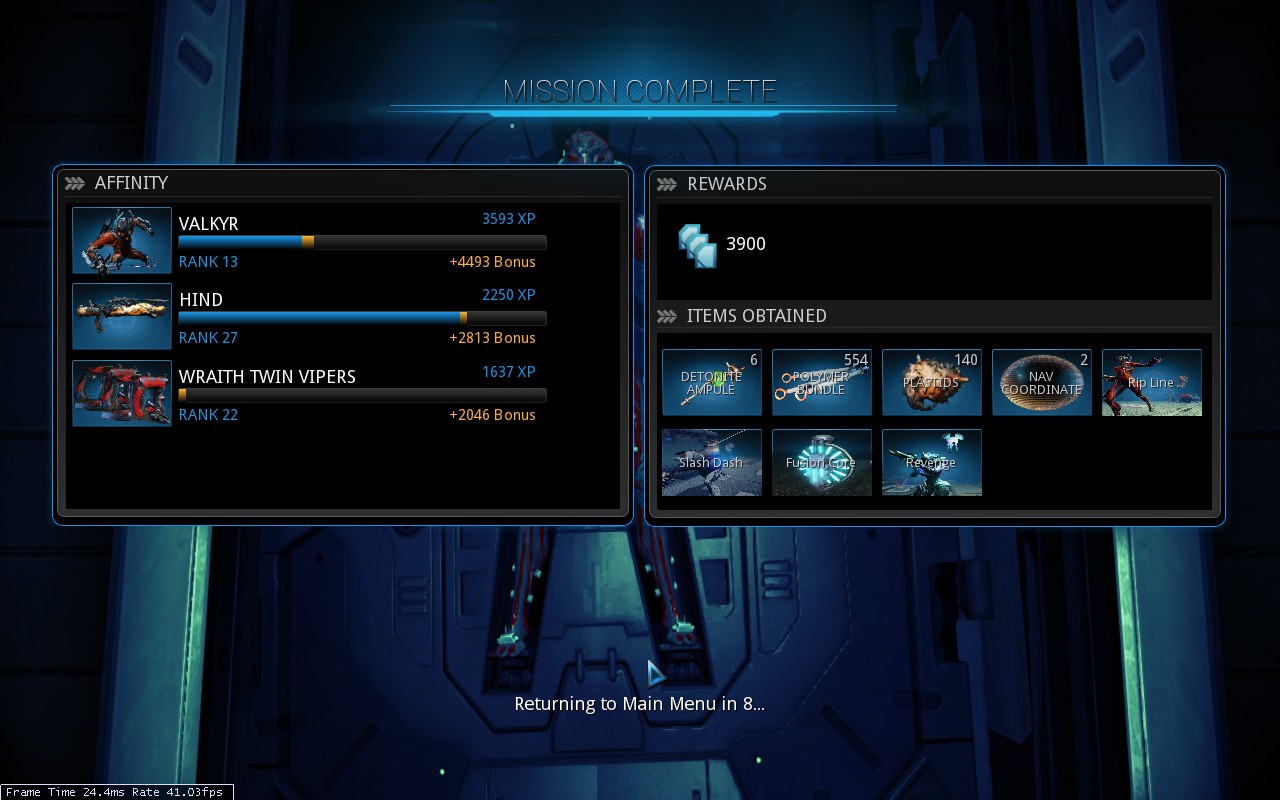The width and height of the screenshot is (1280, 800).
Task: Open the Rip Line mod tile
Action: click(1152, 382)
